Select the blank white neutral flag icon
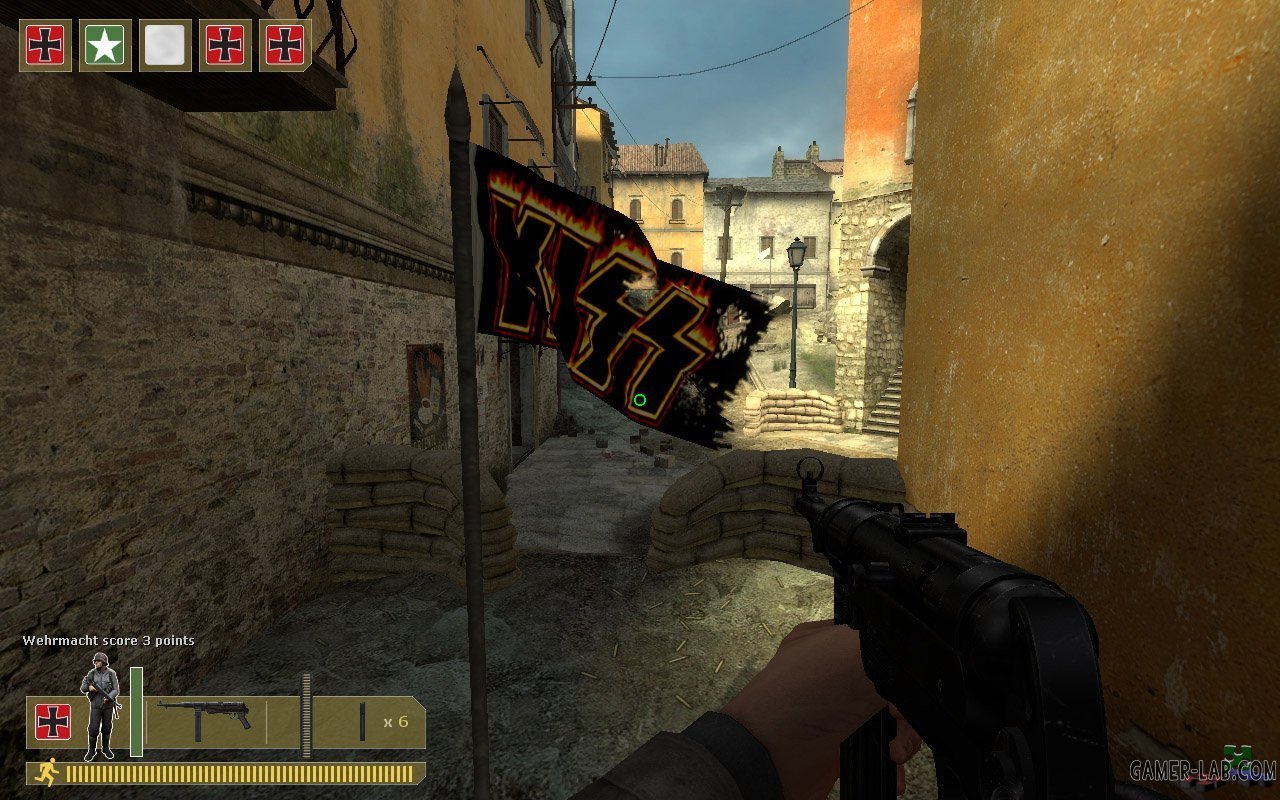 pos(165,45)
